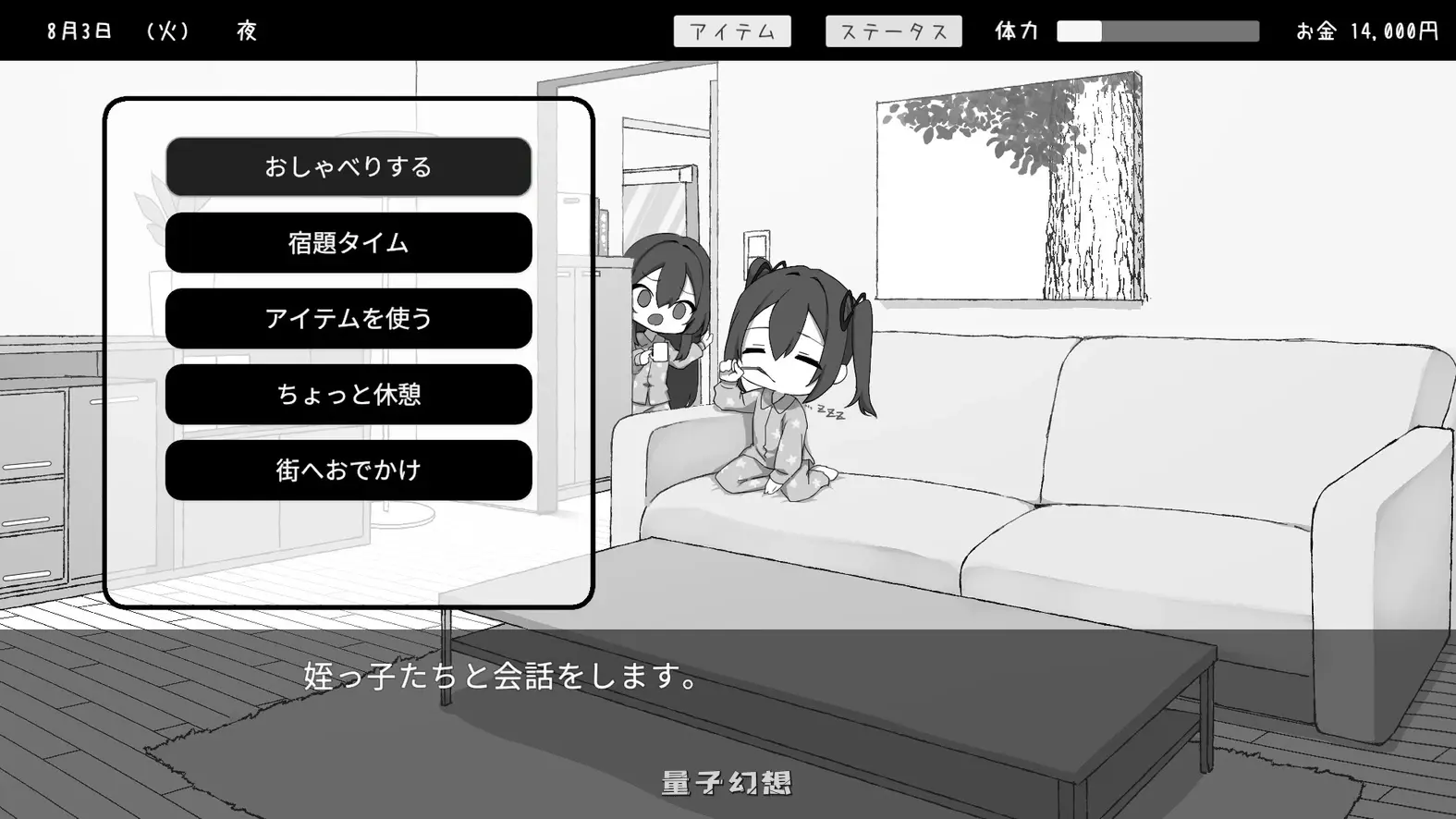The image size is (1456, 819).
Task: Open the ステータス (Status) screen
Action: point(893,31)
